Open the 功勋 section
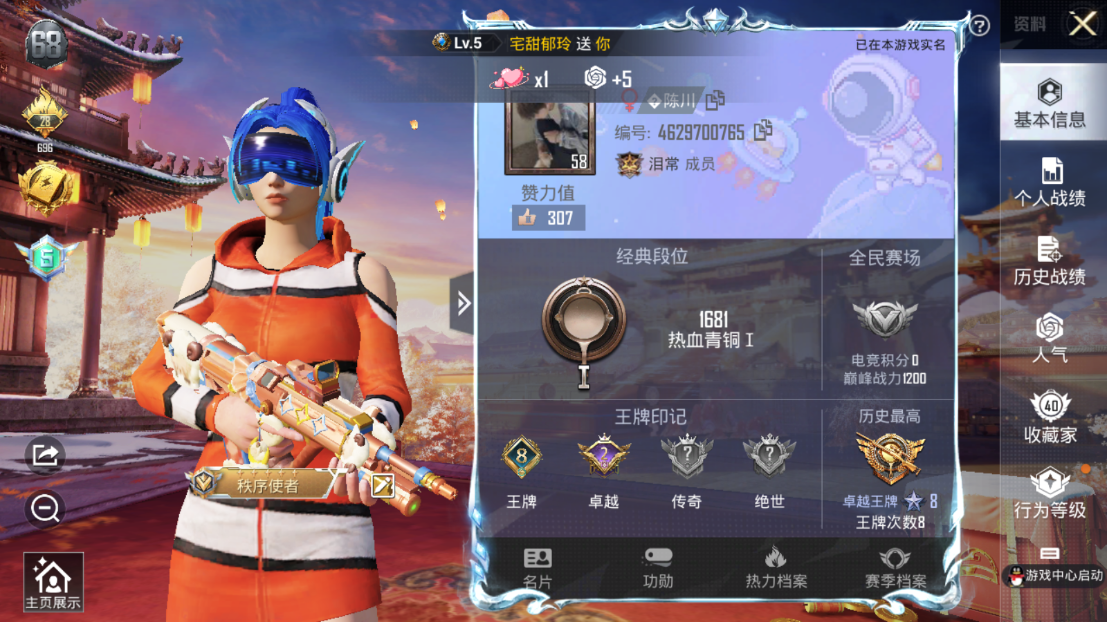1107x622 pixels. (x=657, y=568)
